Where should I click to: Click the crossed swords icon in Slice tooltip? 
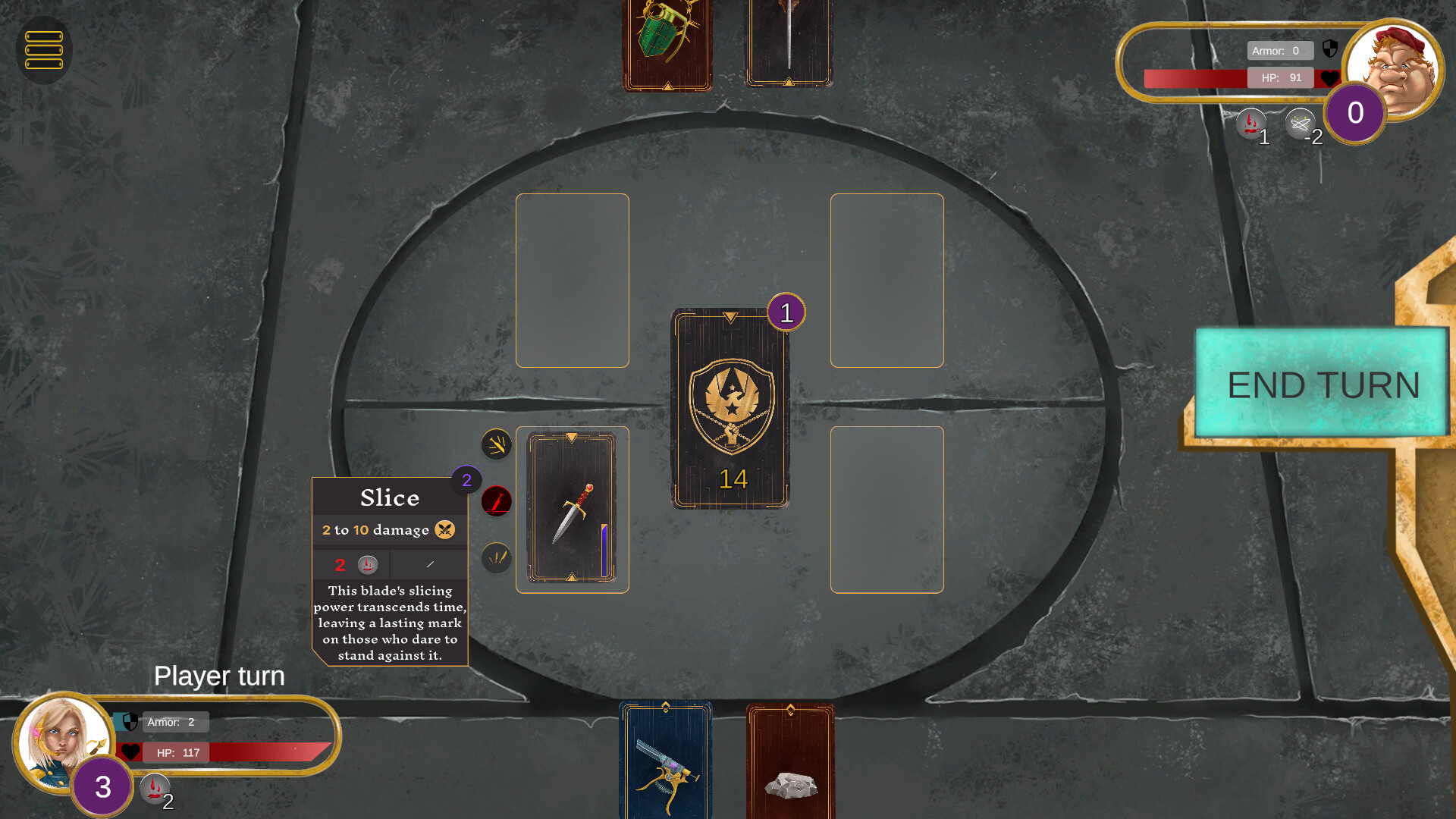444,530
